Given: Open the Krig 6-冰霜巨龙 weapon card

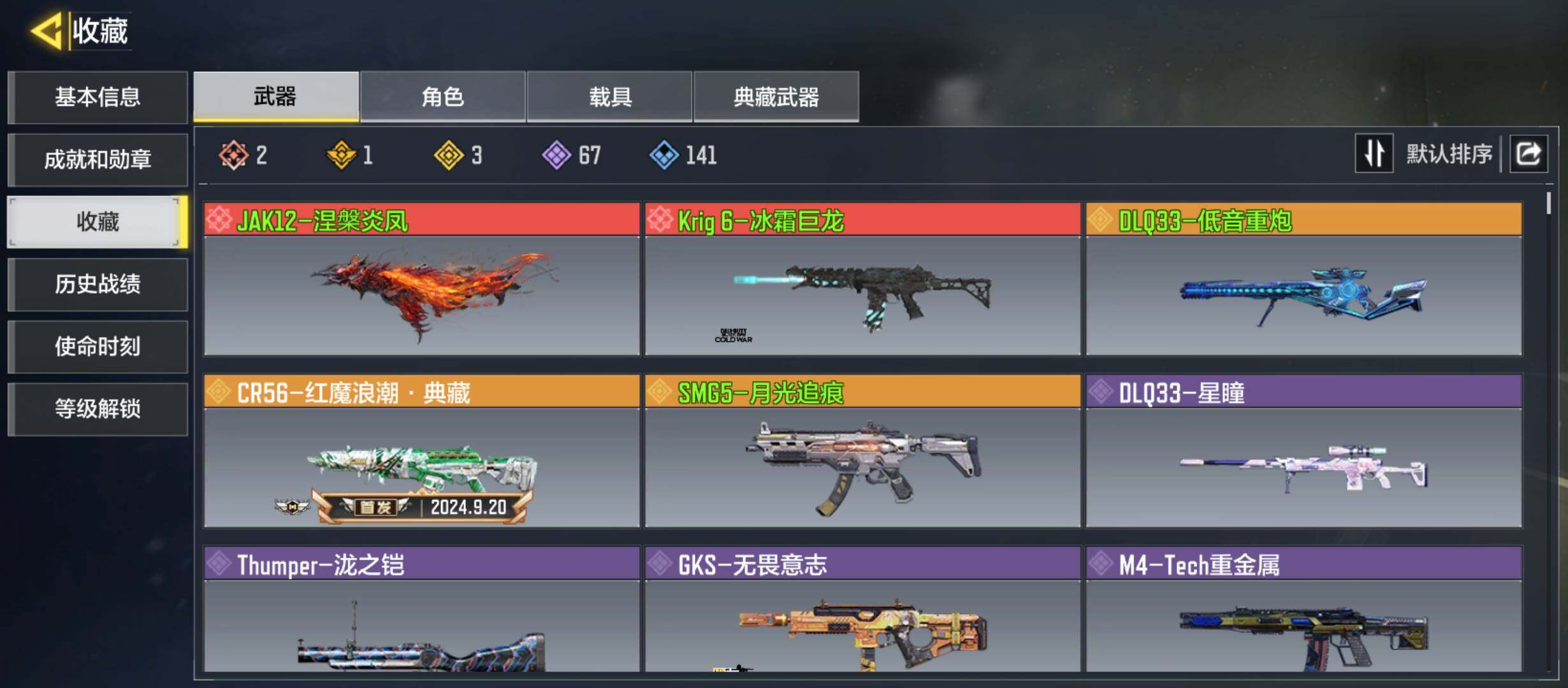Looking at the screenshot, I should (862, 279).
